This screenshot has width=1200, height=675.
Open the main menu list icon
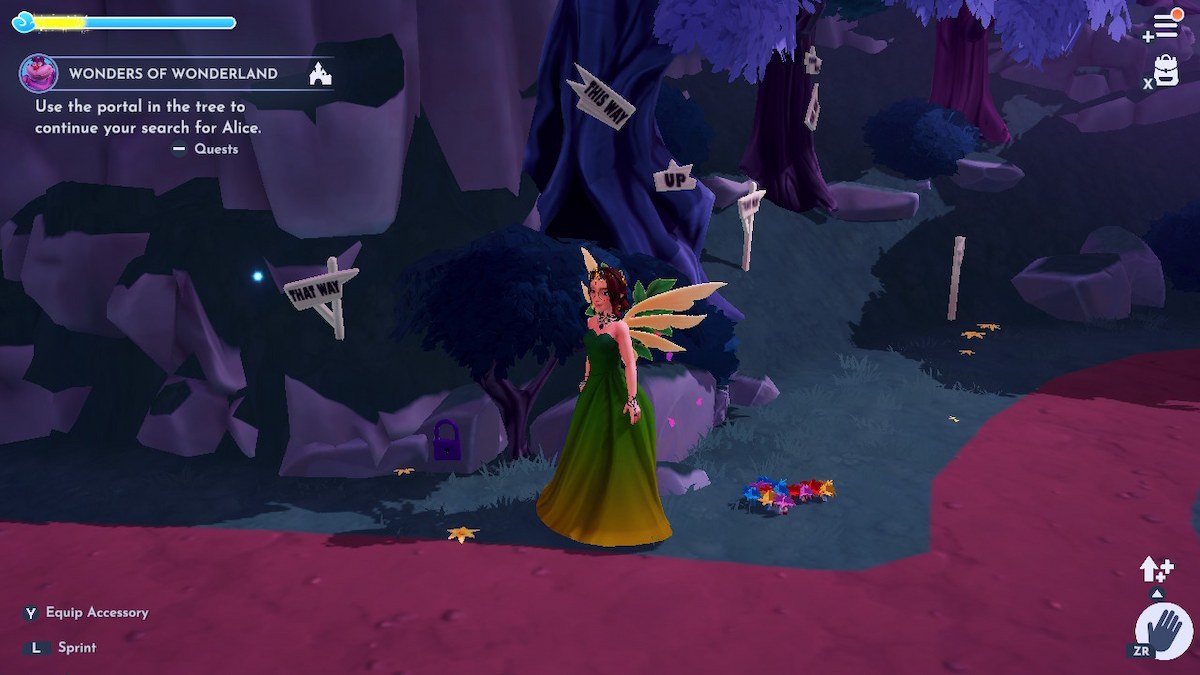(1166, 25)
